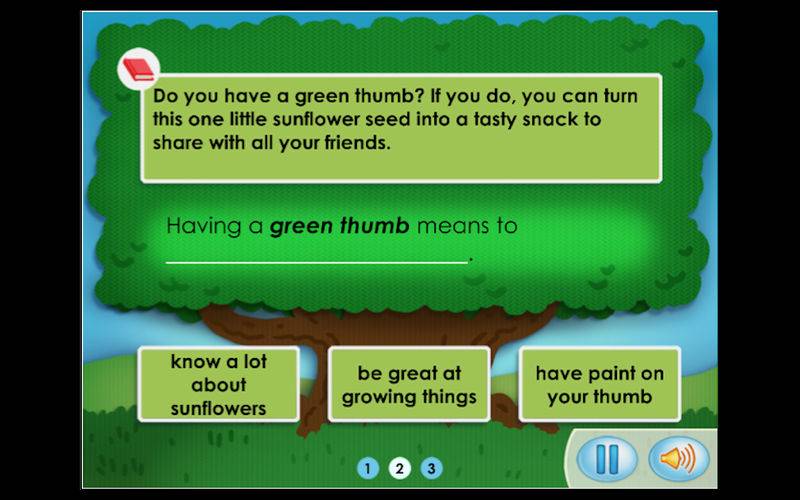This screenshot has width=800, height=500.
Task: Go to question number 1
Action: 368,468
